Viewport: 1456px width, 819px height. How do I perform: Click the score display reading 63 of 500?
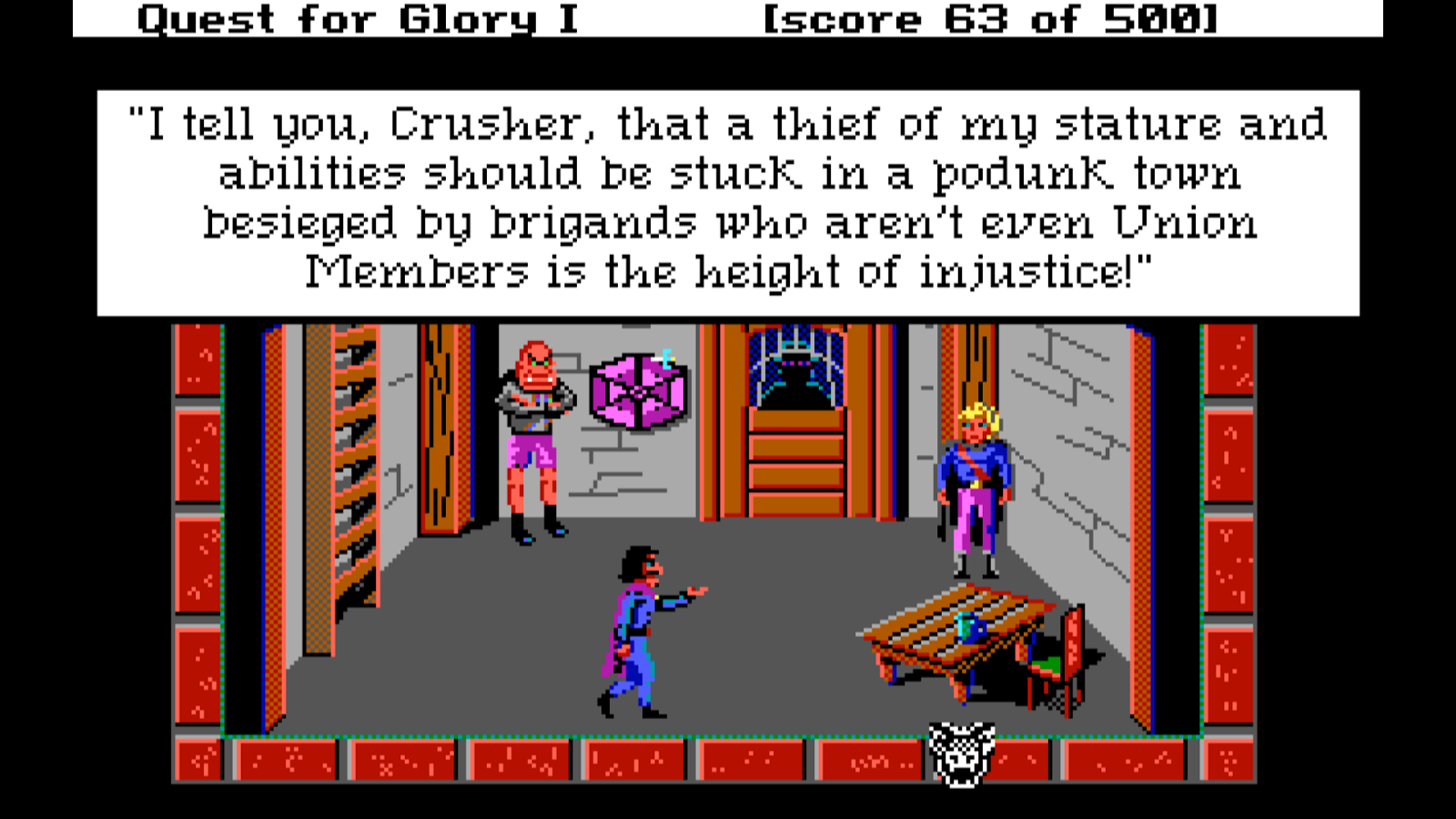(x=987, y=20)
